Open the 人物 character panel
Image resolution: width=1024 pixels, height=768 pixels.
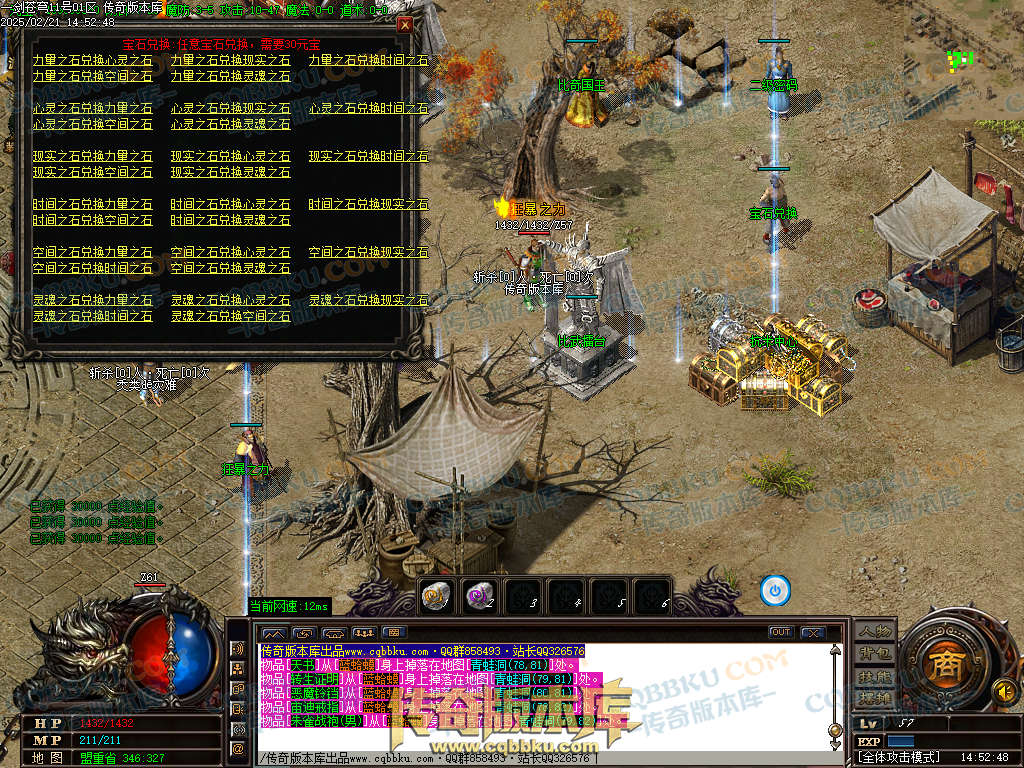(x=874, y=631)
